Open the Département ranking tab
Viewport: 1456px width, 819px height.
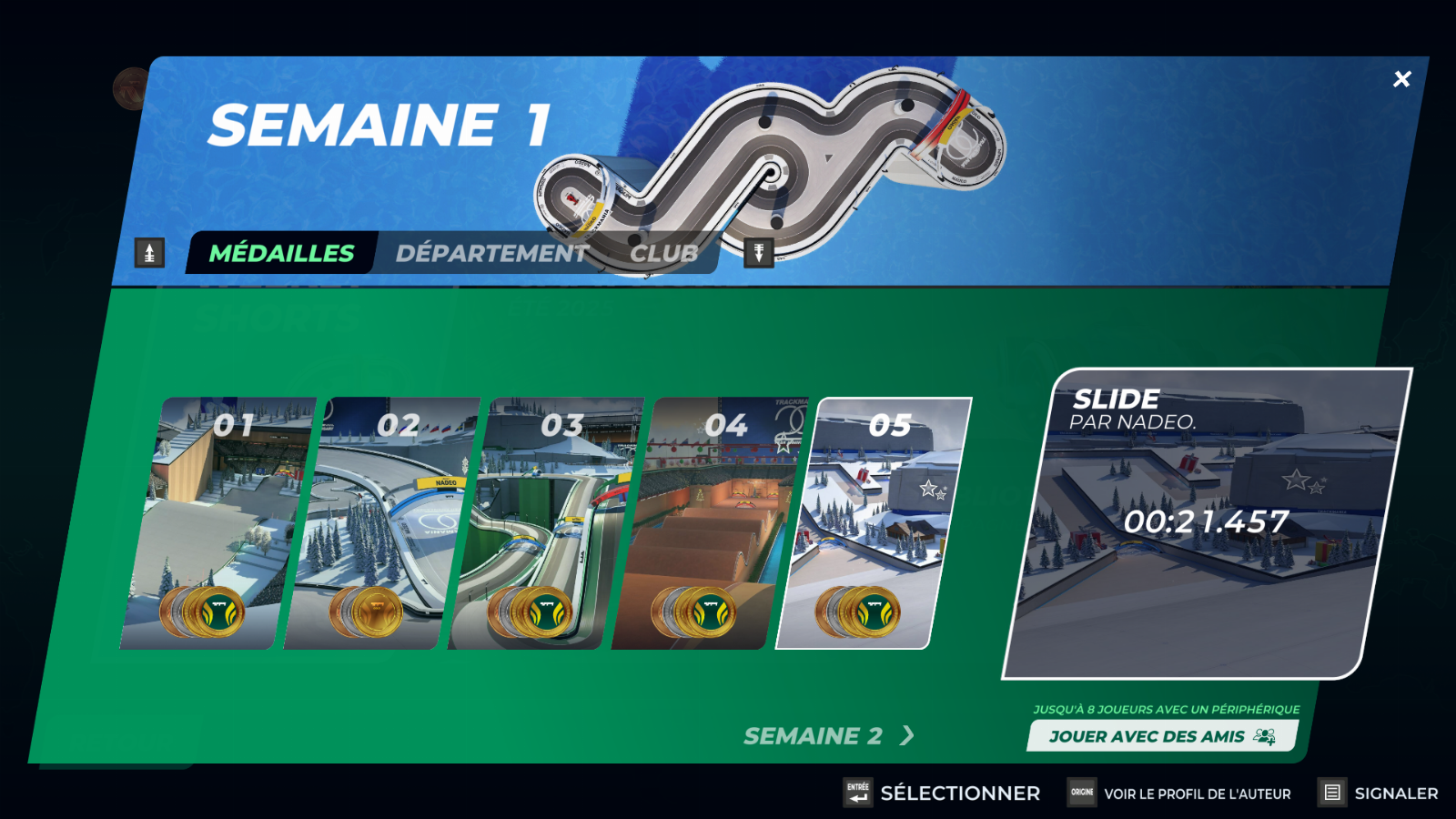pyautogui.click(x=491, y=253)
